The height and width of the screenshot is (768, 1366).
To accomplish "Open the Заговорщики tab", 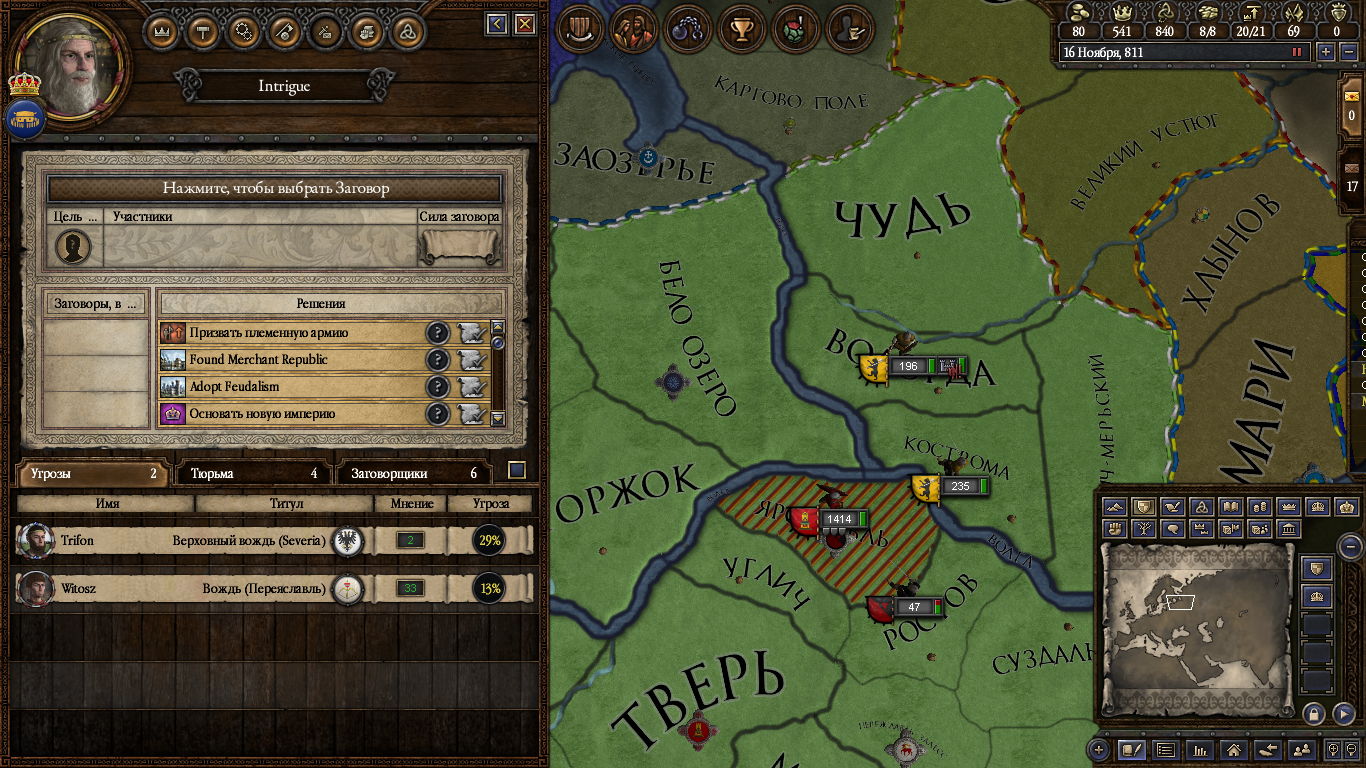I will 414,473.
